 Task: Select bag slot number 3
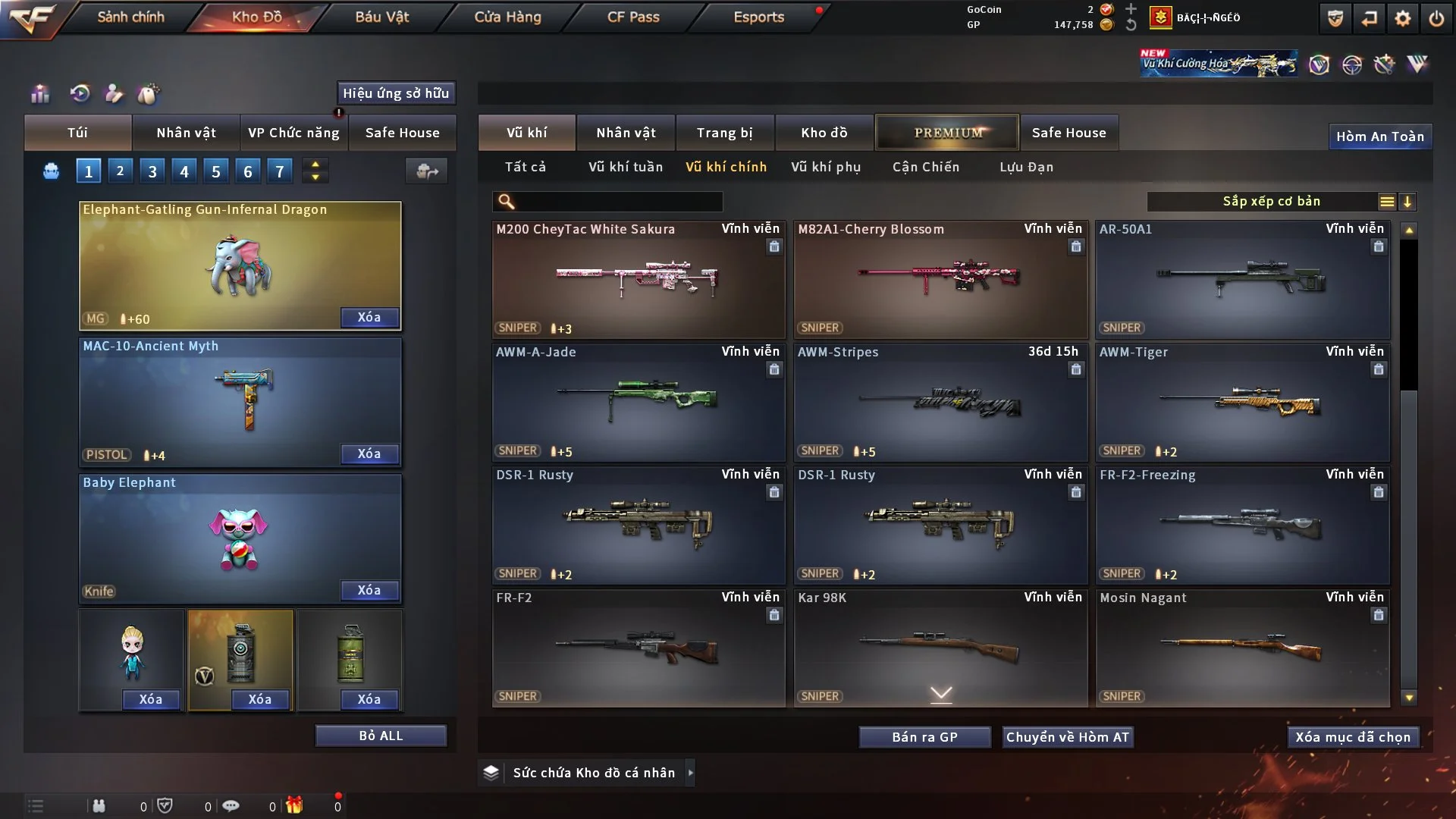(x=152, y=171)
